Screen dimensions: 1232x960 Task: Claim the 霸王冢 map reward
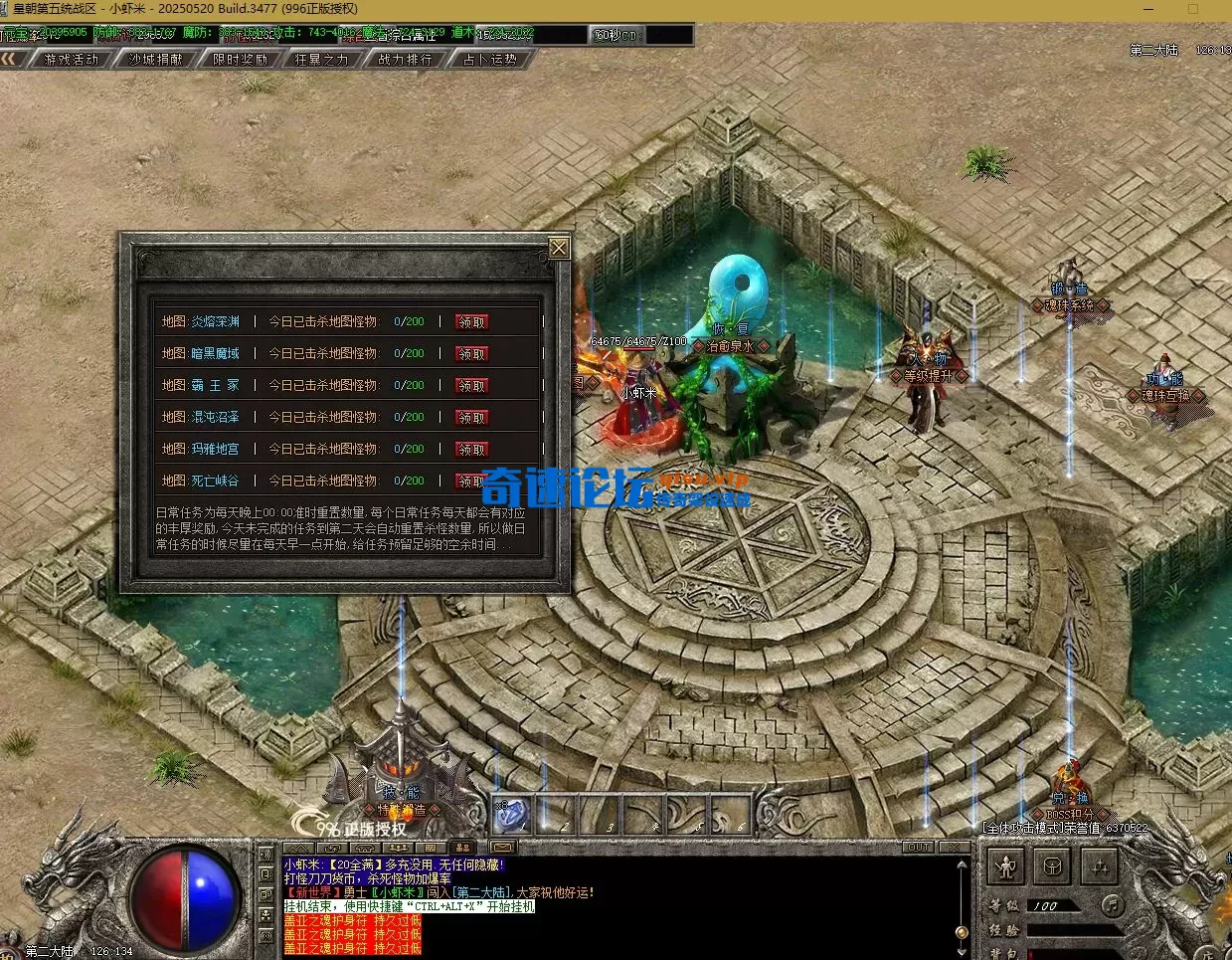pos(471,386)
